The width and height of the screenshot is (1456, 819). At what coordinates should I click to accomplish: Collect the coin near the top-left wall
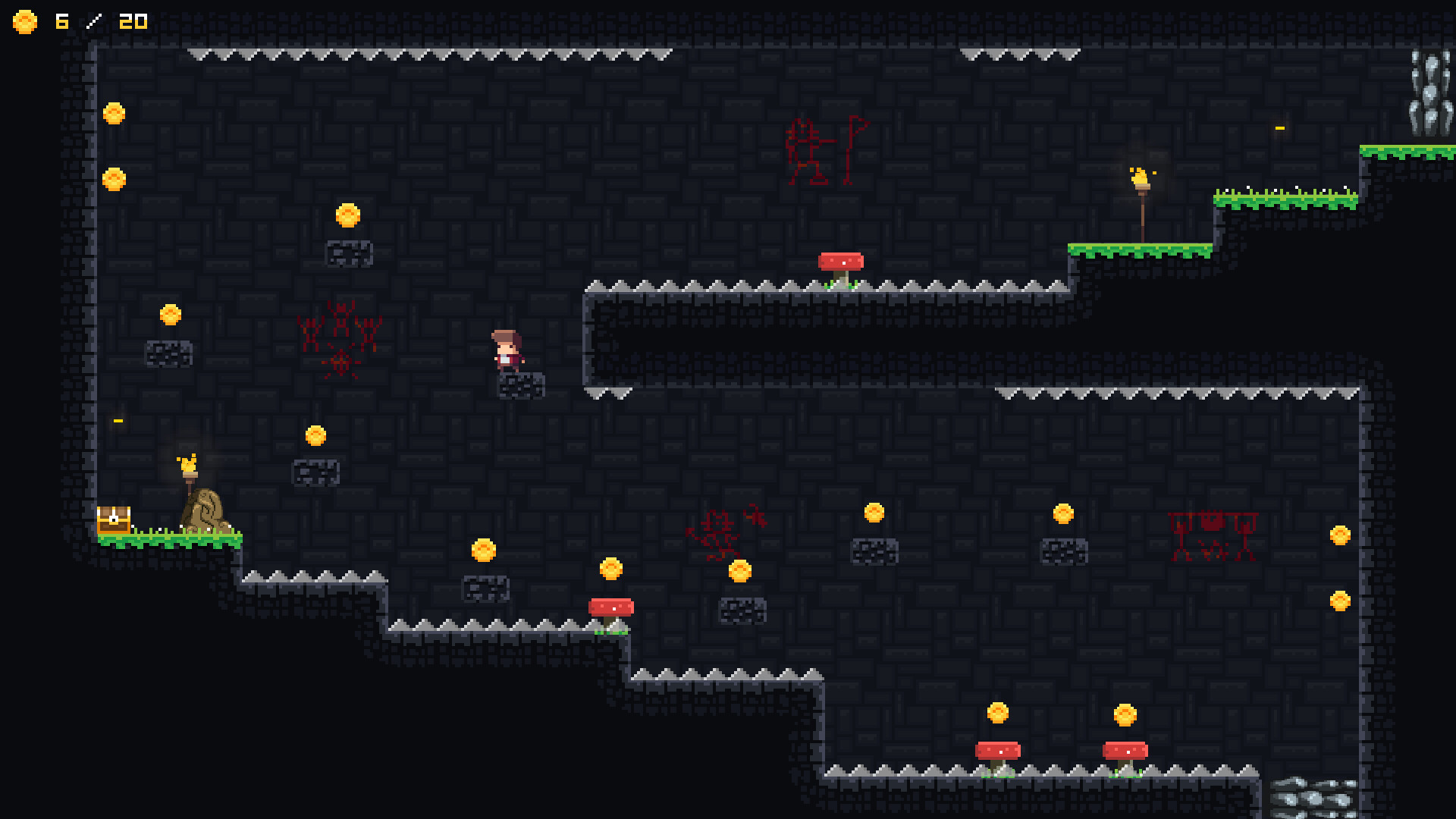tap(115, 112)
